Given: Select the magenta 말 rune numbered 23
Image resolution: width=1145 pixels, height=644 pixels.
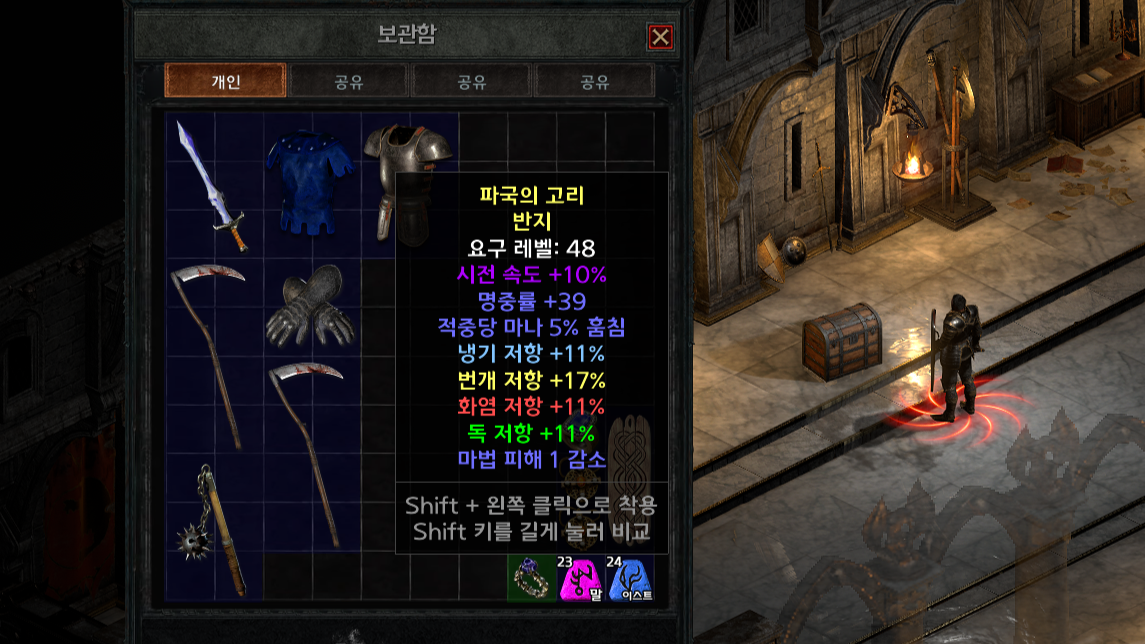Looking at the screenshot, I should tap(579, 578).
